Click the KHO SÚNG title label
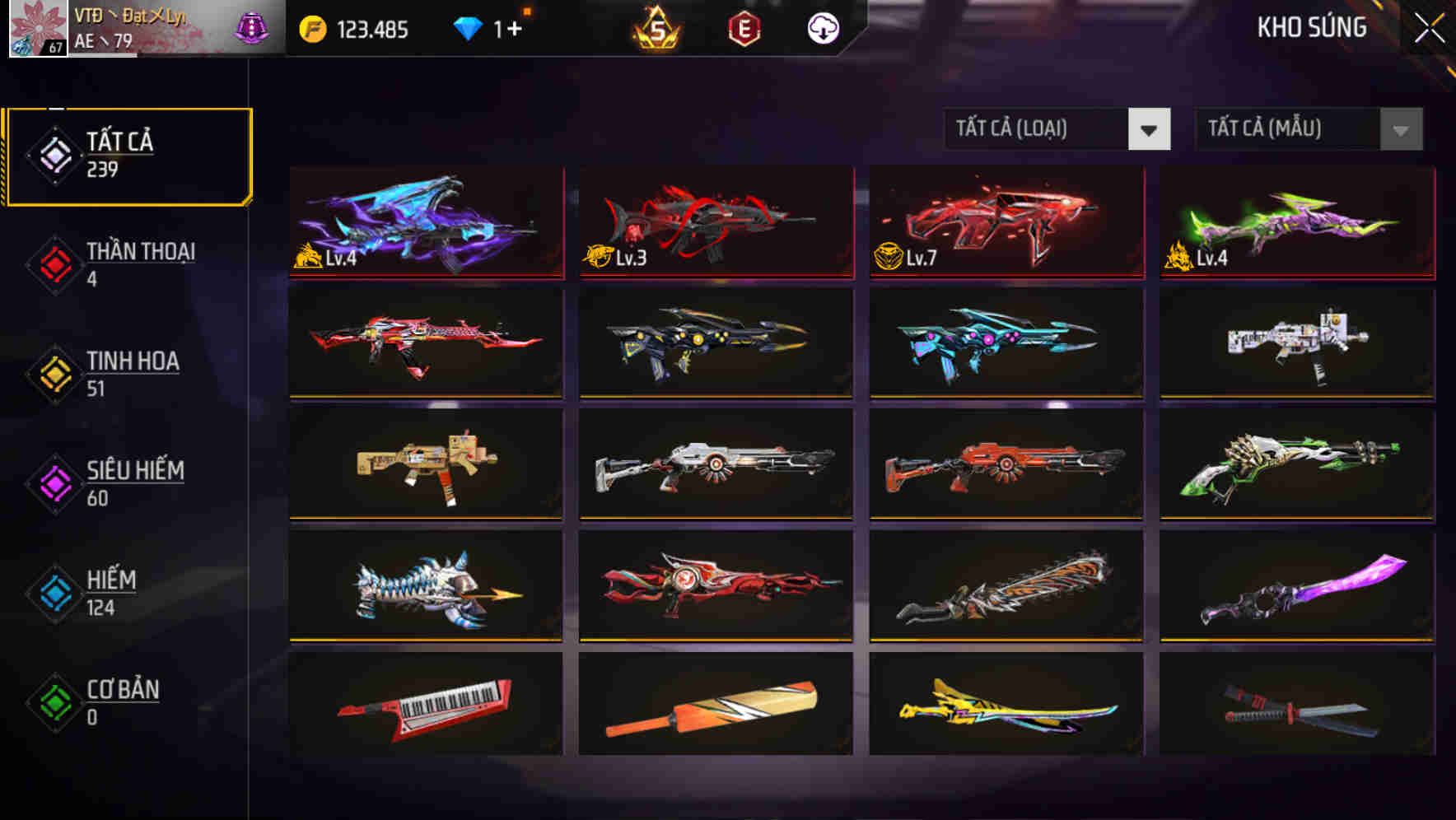Image resolution: width=1456 pixels, height=820 pixels. (x=1313, y=27)
